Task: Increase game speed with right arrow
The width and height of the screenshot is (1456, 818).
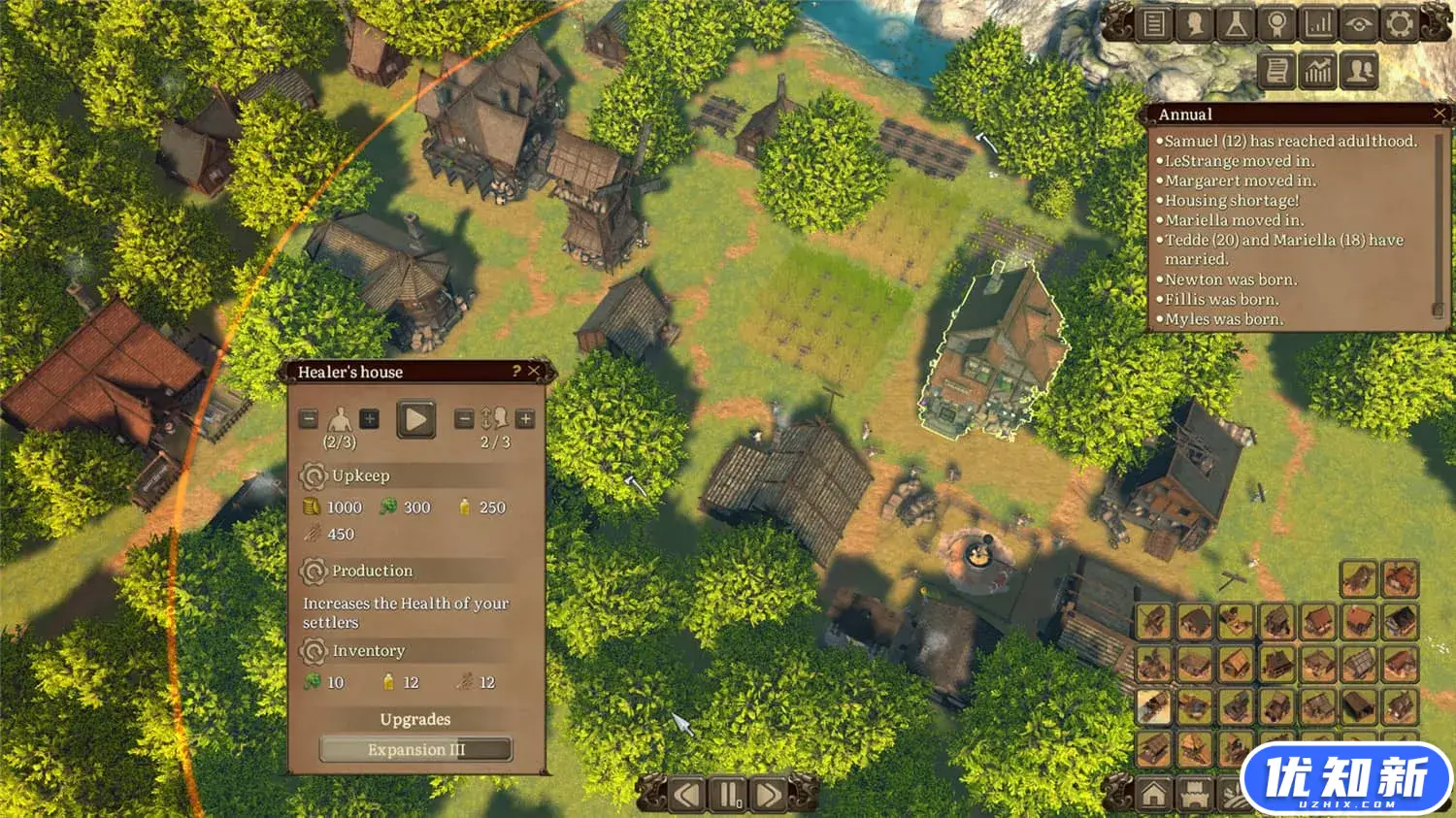Action: pos(769,796)
